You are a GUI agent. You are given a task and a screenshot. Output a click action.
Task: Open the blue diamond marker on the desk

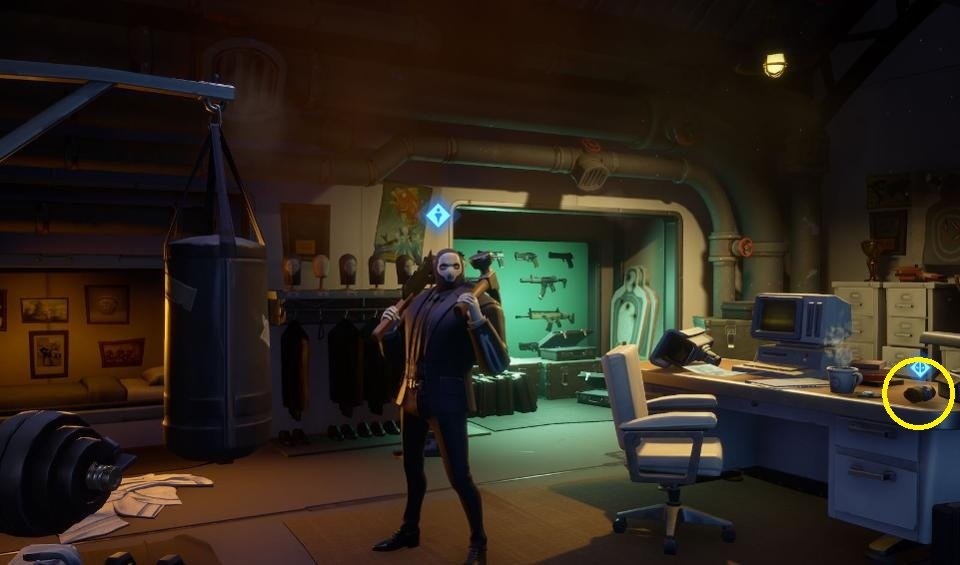coord(919,369)
